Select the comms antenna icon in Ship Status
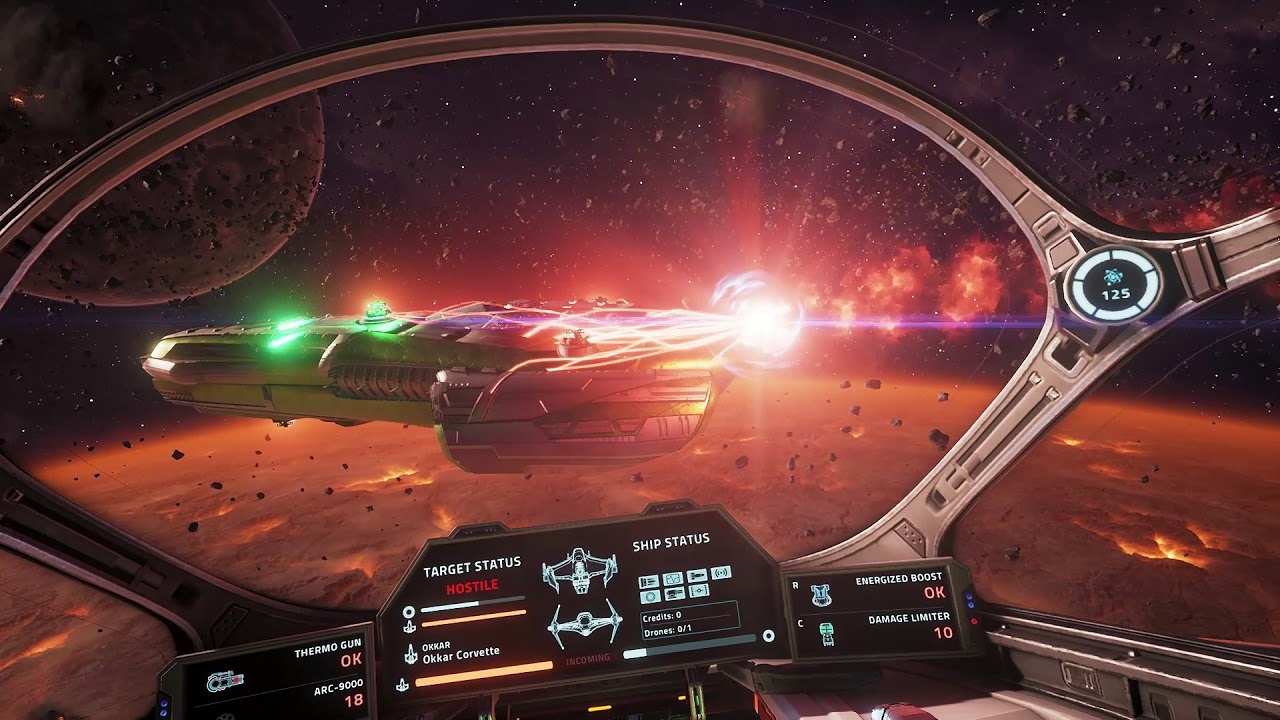The image size is (1280, 720). click(x=721, y=573)
